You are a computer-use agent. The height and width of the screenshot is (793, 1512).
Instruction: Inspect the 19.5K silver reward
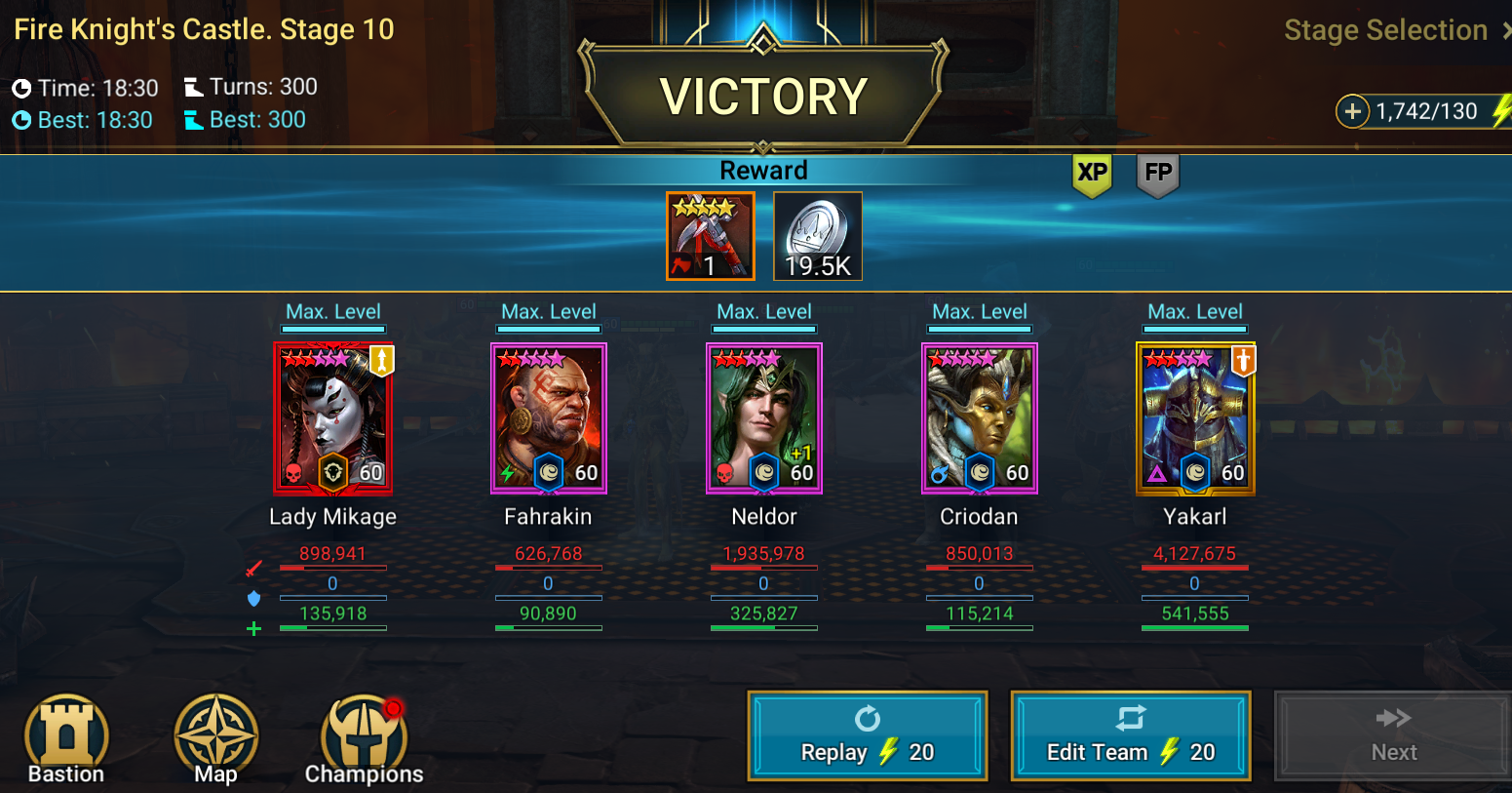point(817,236)
